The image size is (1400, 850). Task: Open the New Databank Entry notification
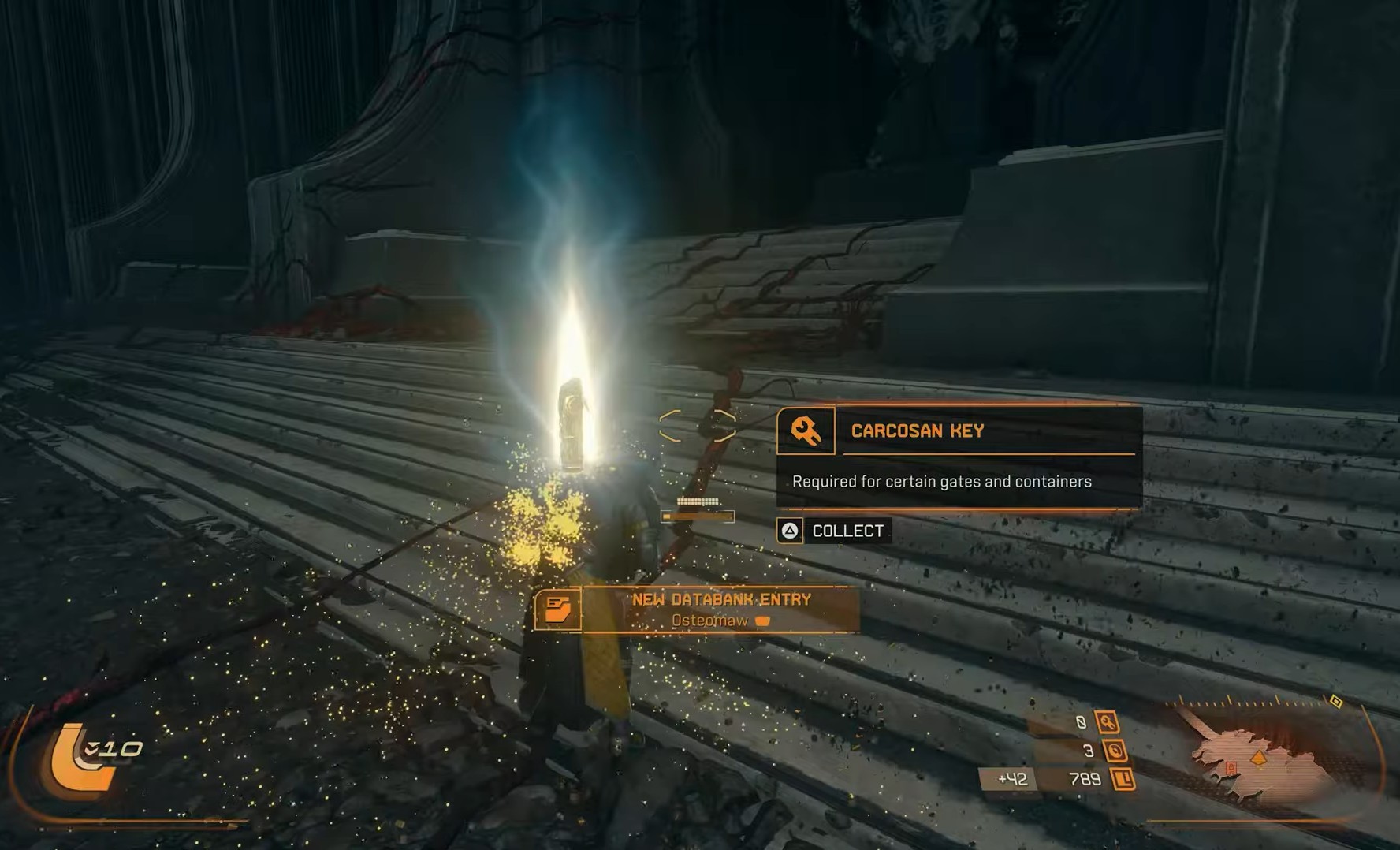(x=720, y=610)
